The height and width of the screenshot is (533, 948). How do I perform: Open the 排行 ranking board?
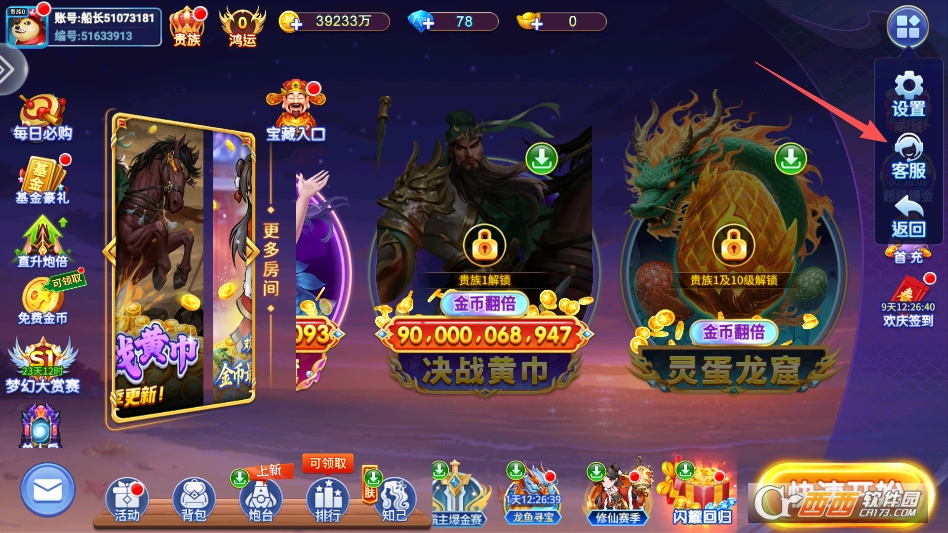point(327,499)
